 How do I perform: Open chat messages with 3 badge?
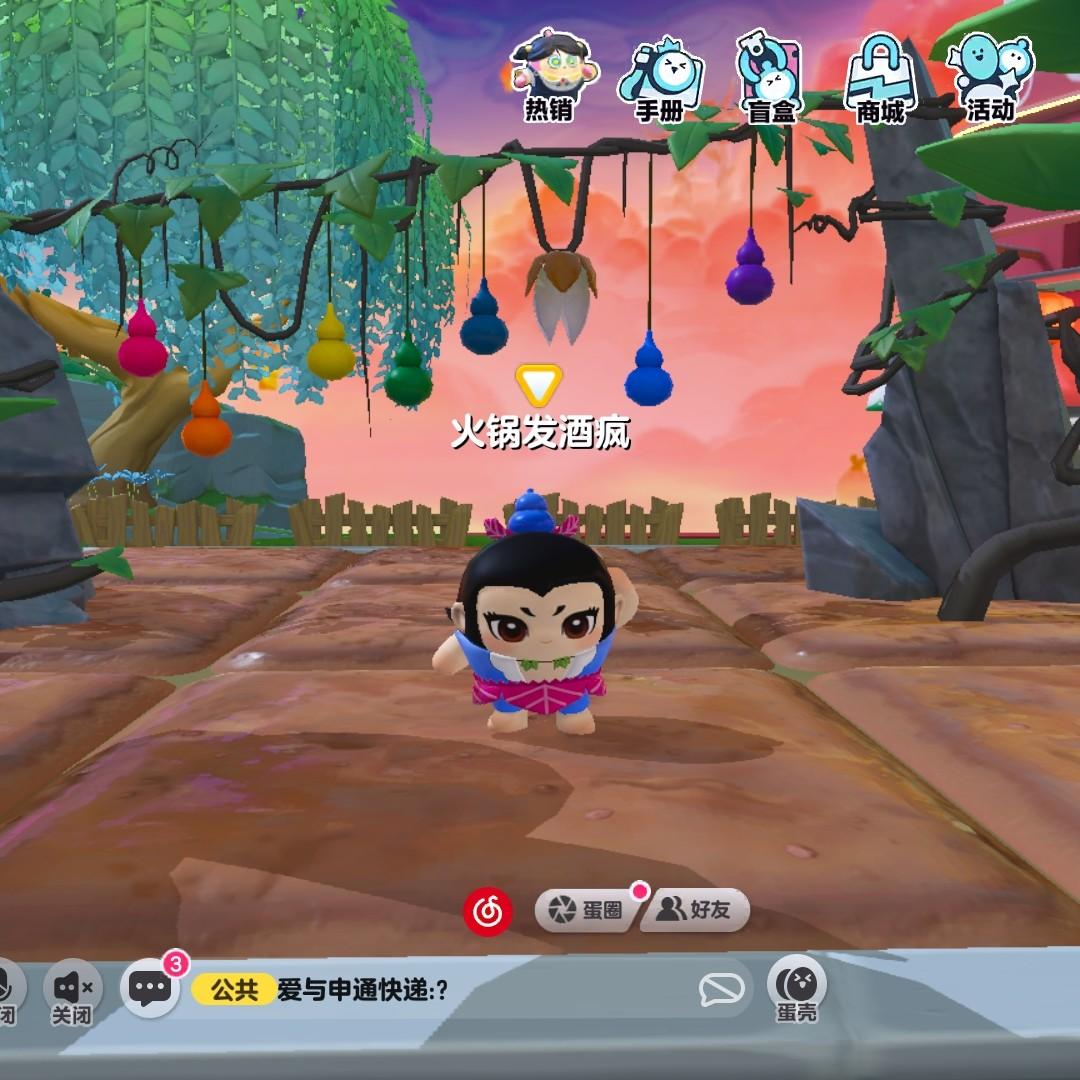coord(151,989)
